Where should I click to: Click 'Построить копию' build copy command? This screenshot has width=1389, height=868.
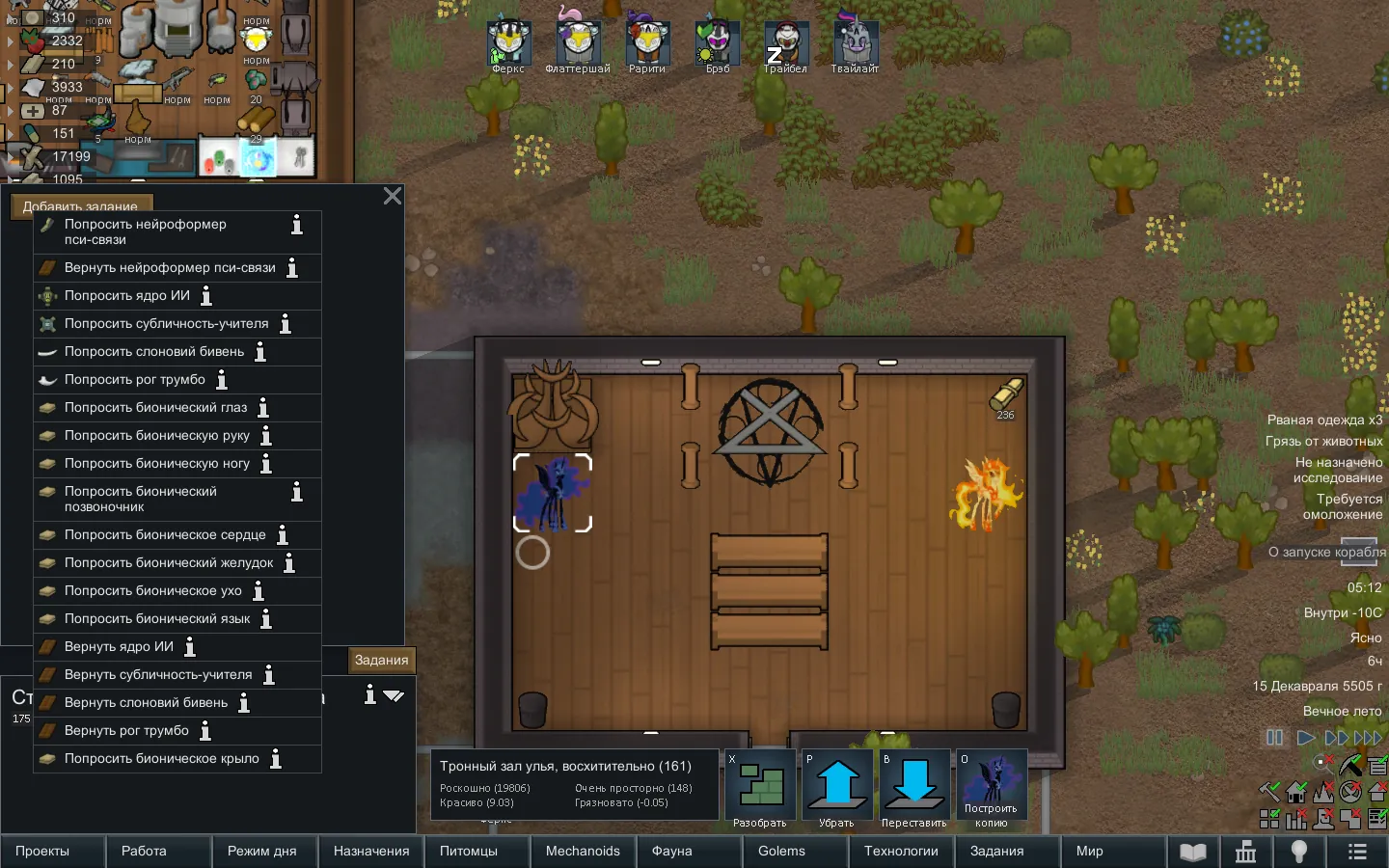coord(992,789)
